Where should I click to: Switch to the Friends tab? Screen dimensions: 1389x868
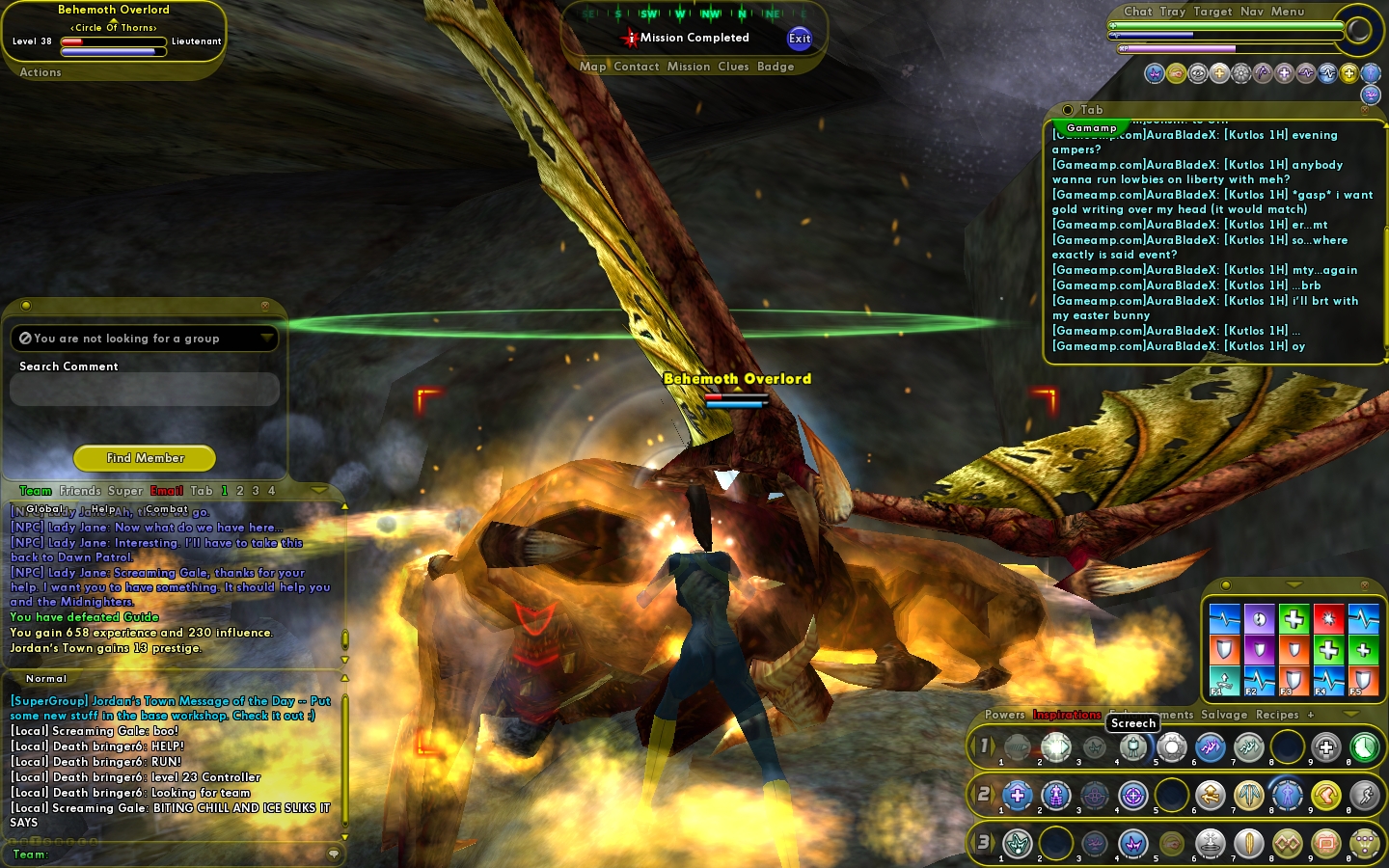pos(80,491)
